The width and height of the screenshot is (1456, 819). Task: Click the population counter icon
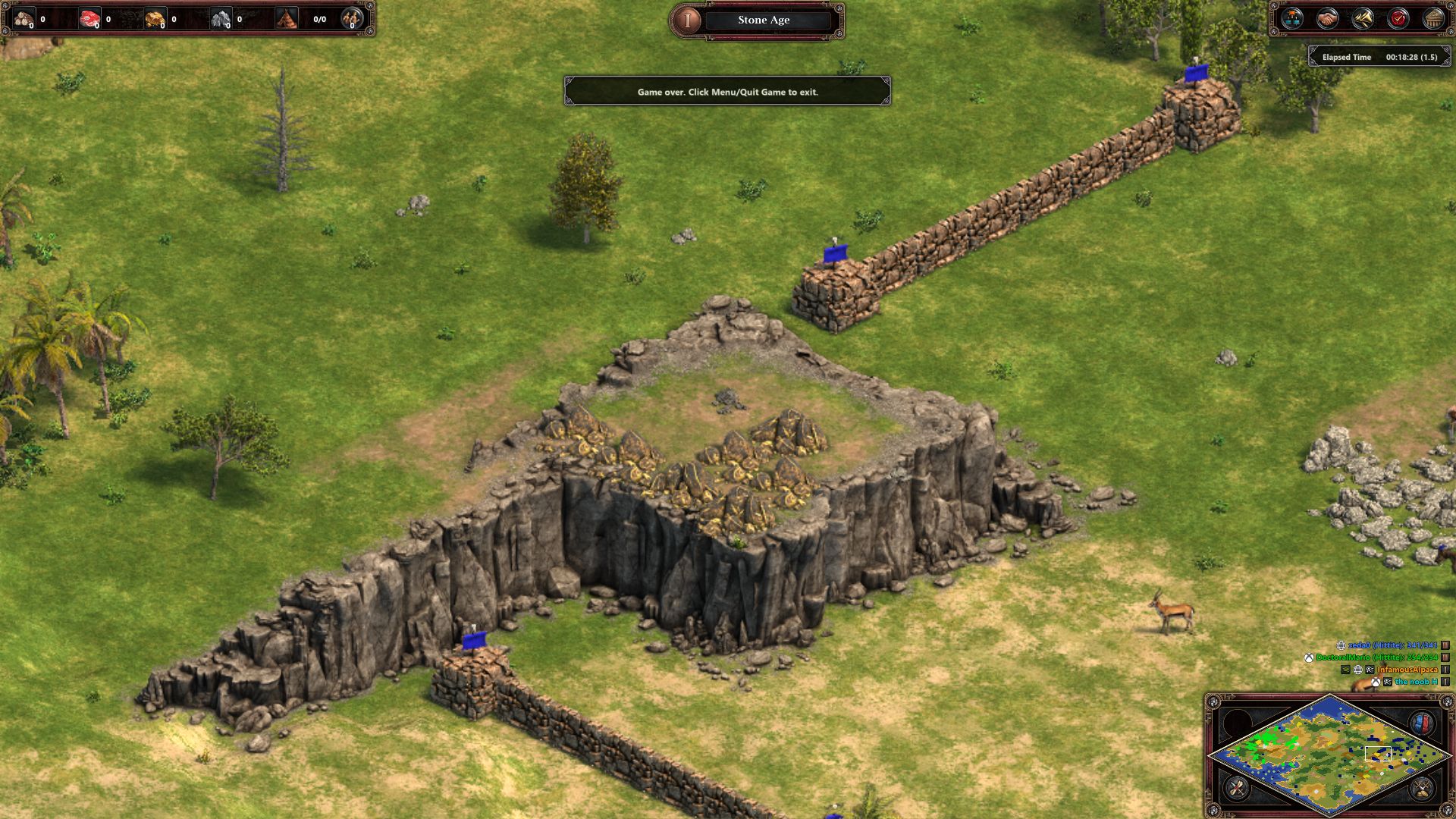click(x=285, y=19)
